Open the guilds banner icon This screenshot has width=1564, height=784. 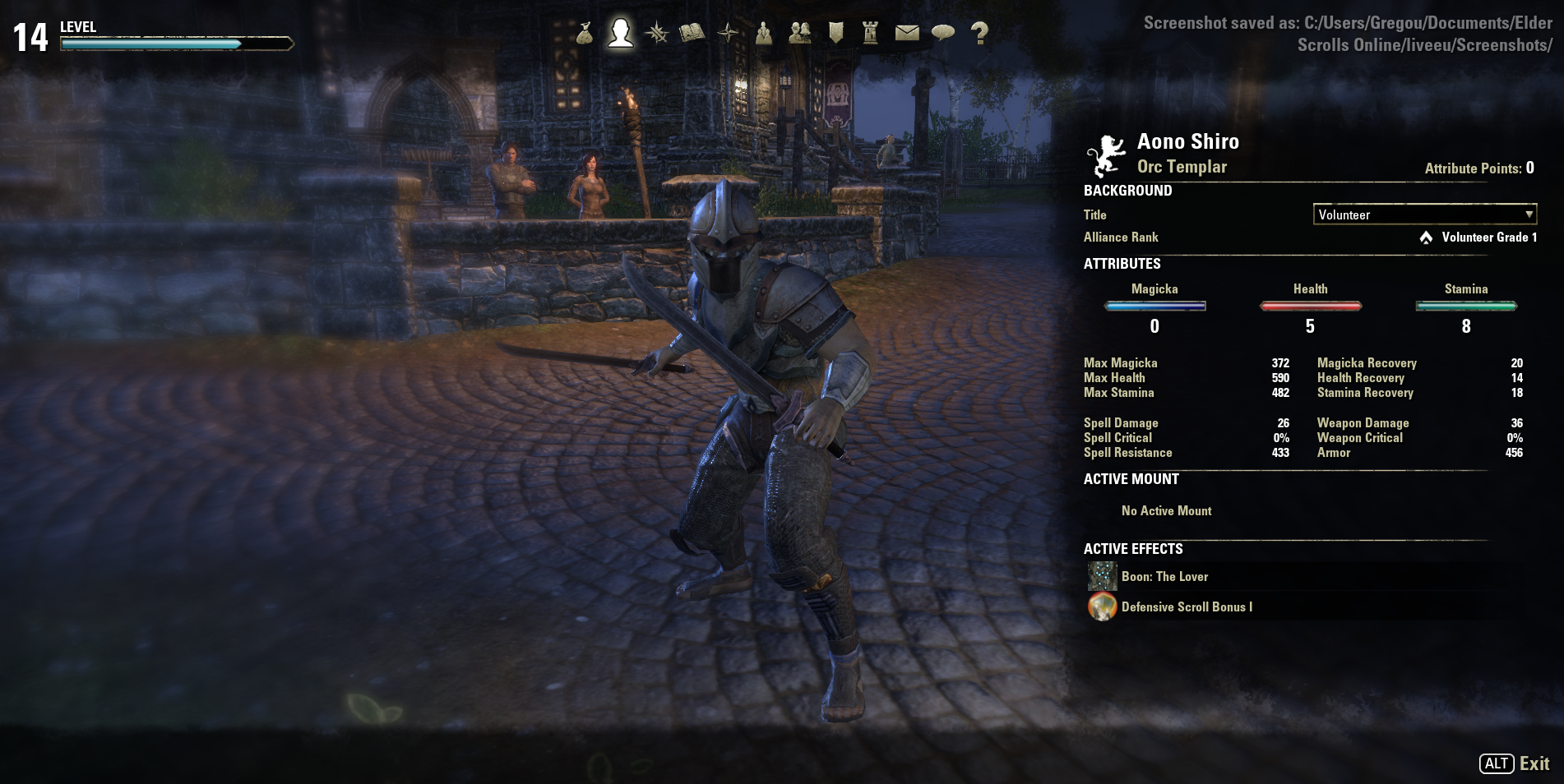pyautogui.click(x=835, y=33)
